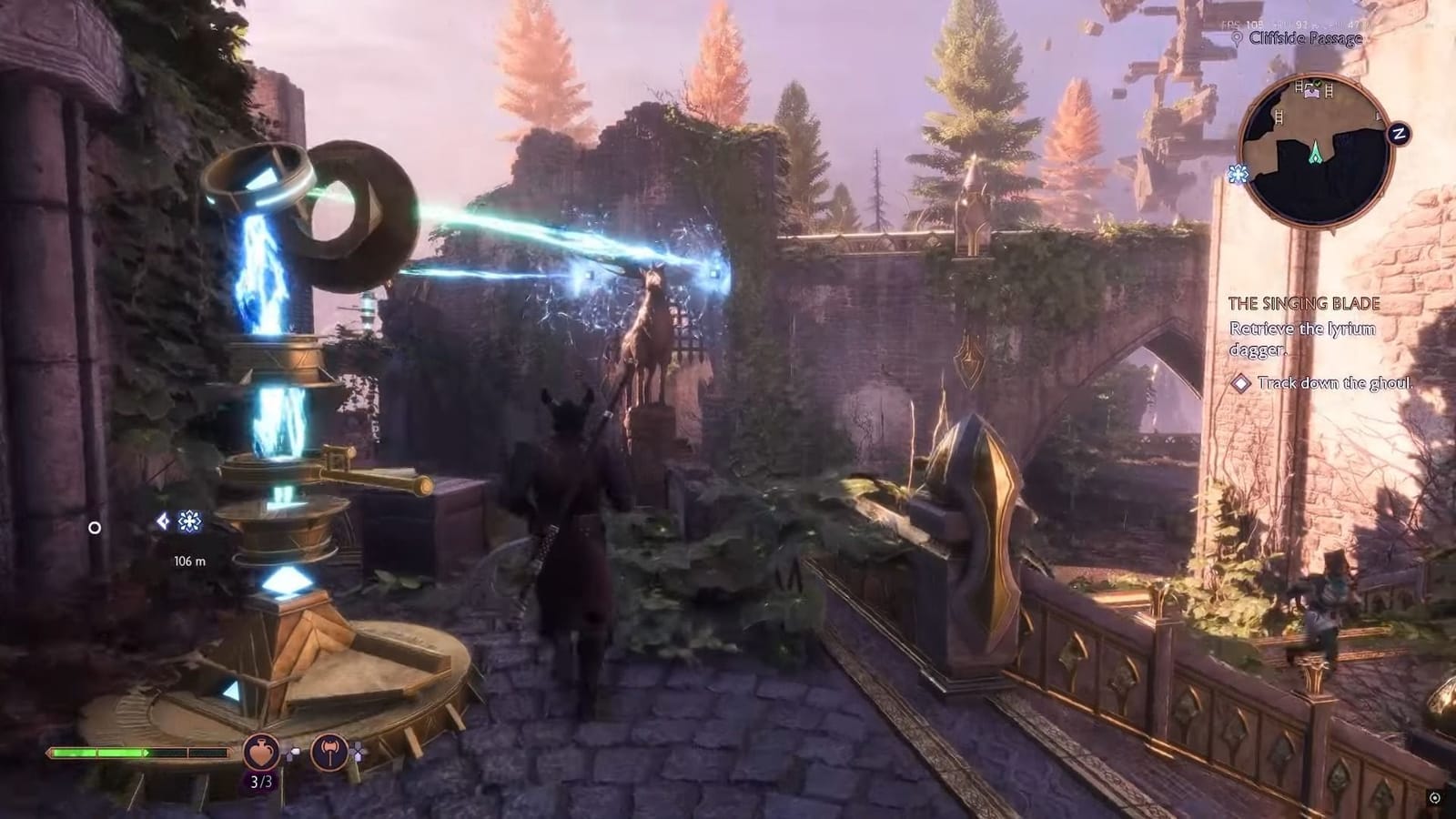The height and width of the screenshot is (819, 1456).
Task: Click the N compass marker on the minimap
Action: (1398, 134)
